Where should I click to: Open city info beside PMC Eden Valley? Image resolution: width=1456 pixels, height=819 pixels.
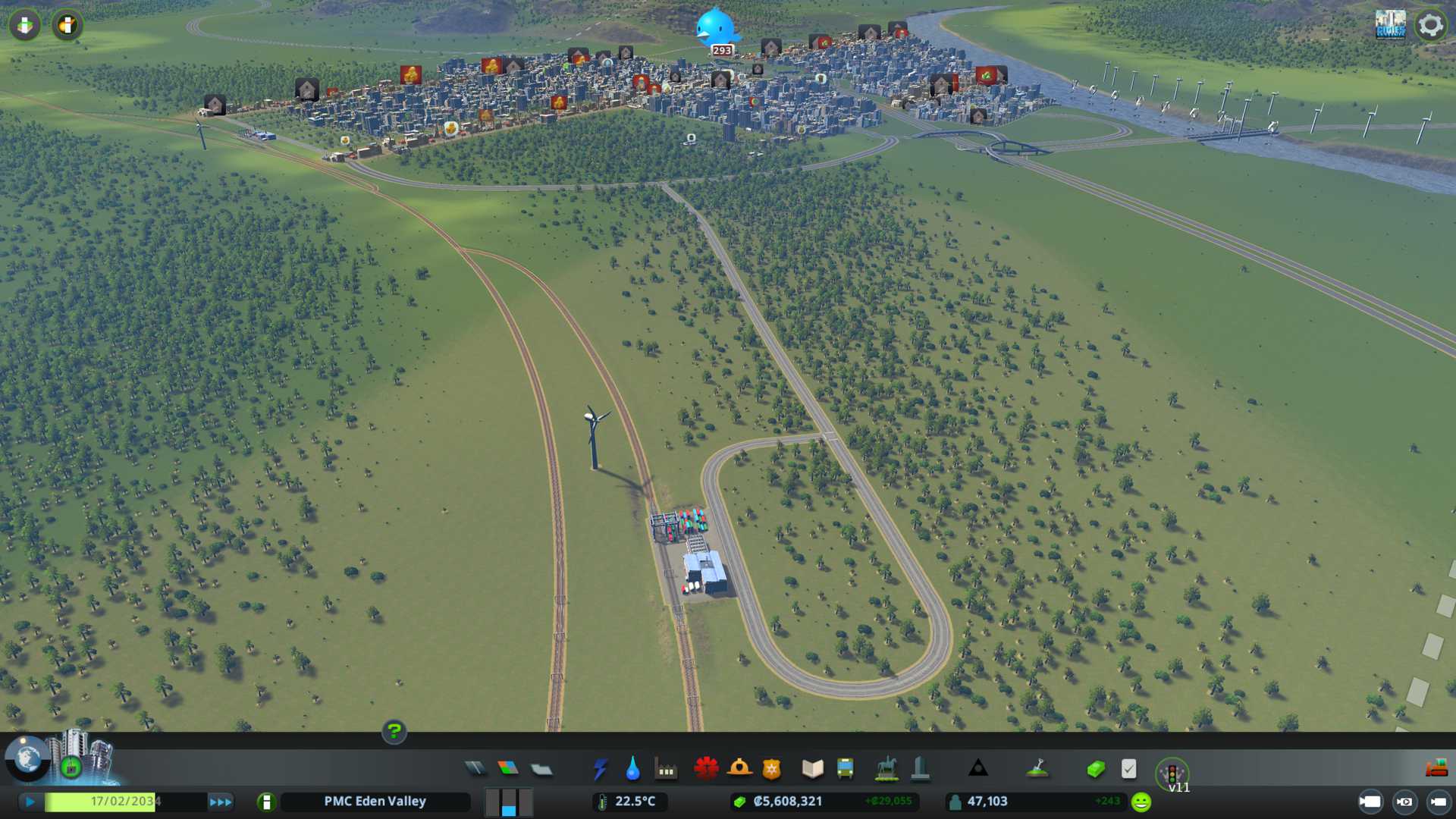266,802
